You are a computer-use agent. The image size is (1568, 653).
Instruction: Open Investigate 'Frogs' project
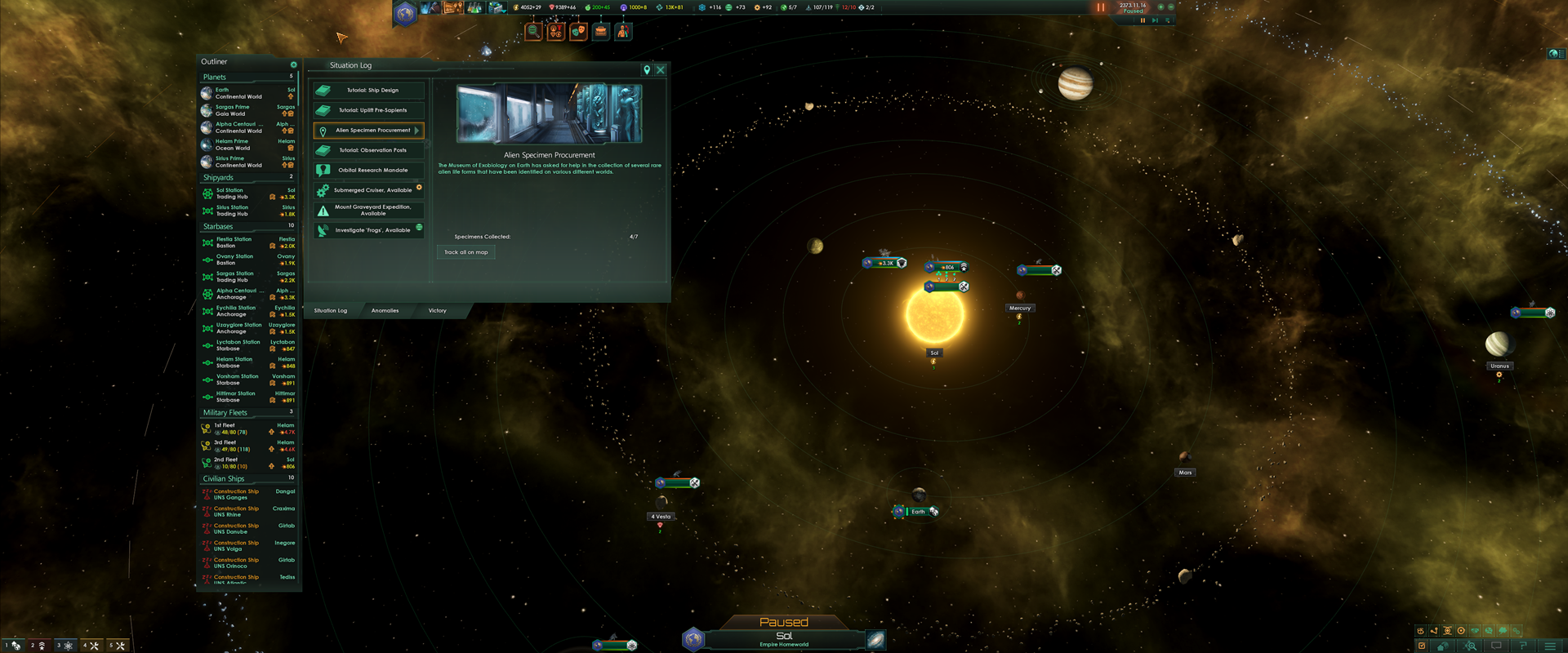coord(369,230)
